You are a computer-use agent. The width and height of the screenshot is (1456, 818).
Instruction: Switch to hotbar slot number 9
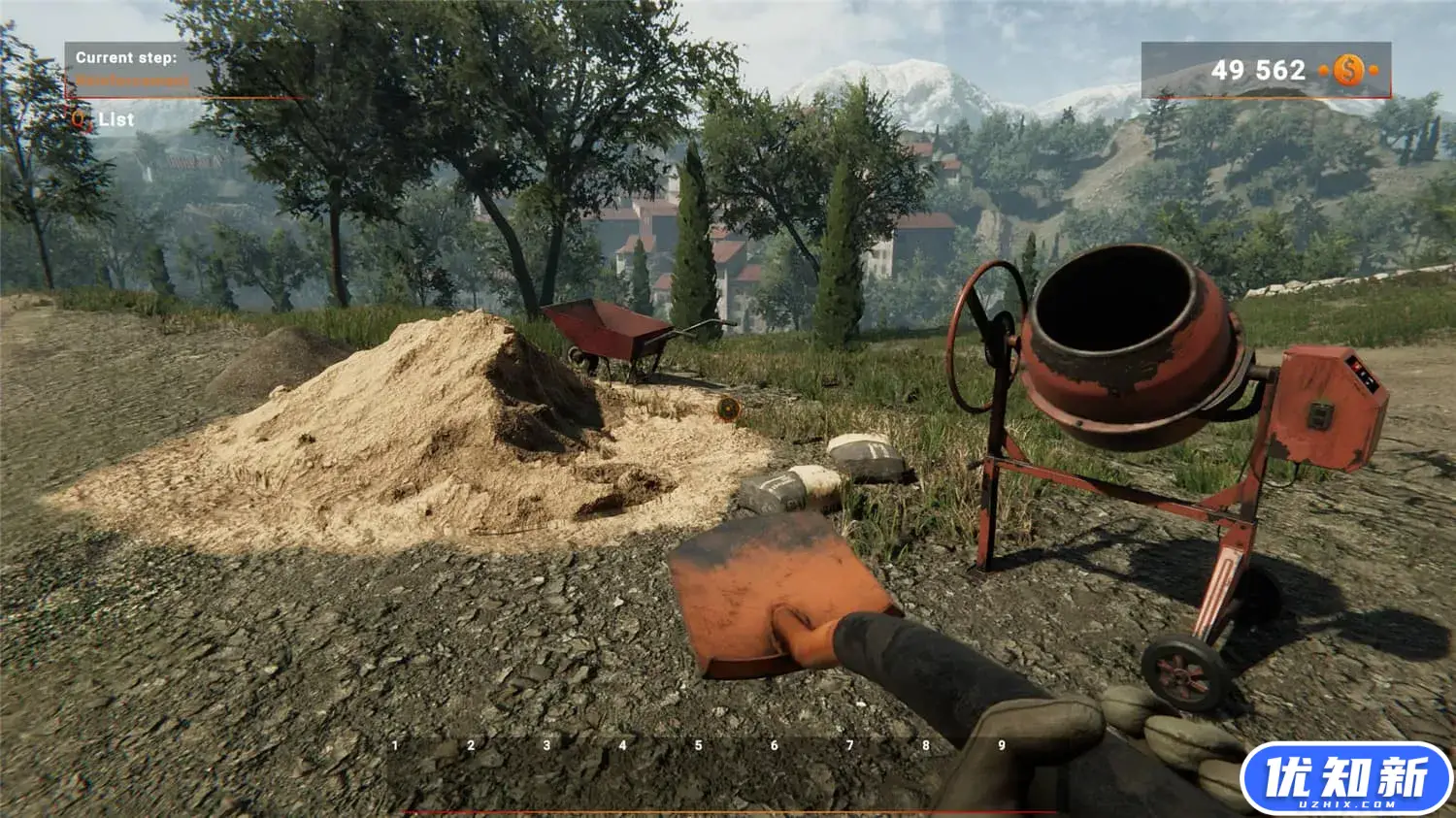(x=1002, y=745)
